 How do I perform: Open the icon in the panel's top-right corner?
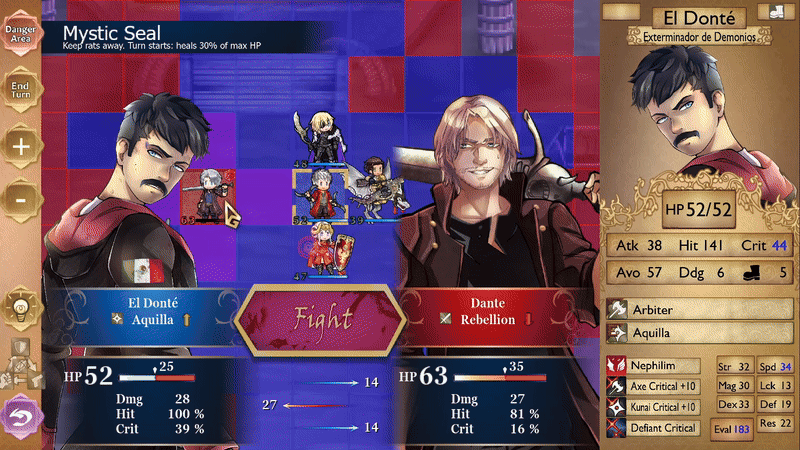778,12
